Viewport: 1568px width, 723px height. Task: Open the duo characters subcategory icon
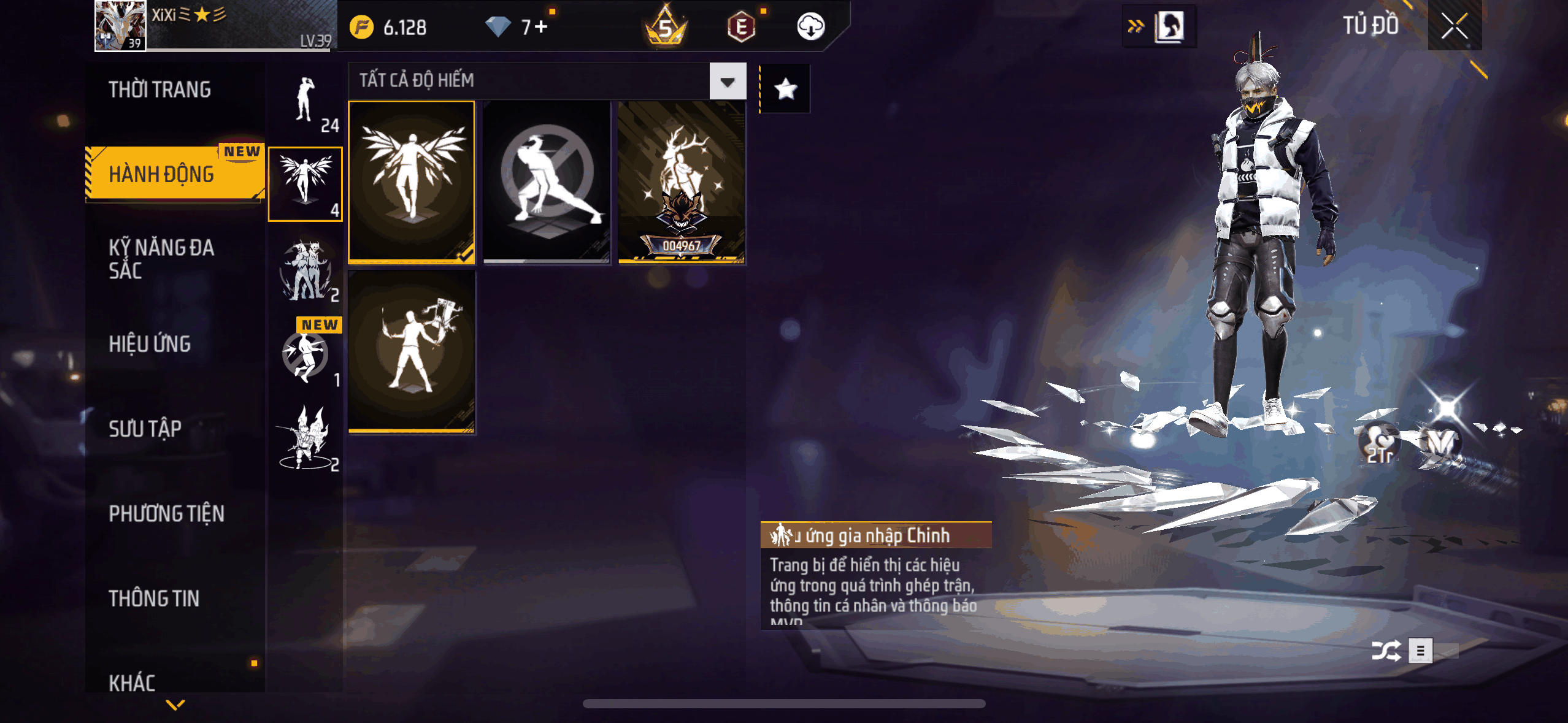click(305, 271)
